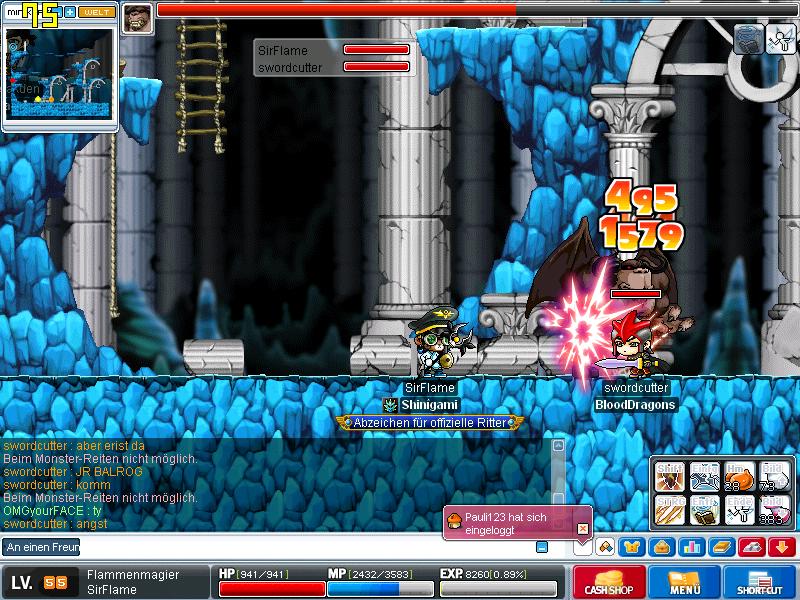Close the Pauli123 login notification
The width and height of the screenshot is (800, 600).
pos(583,528)
